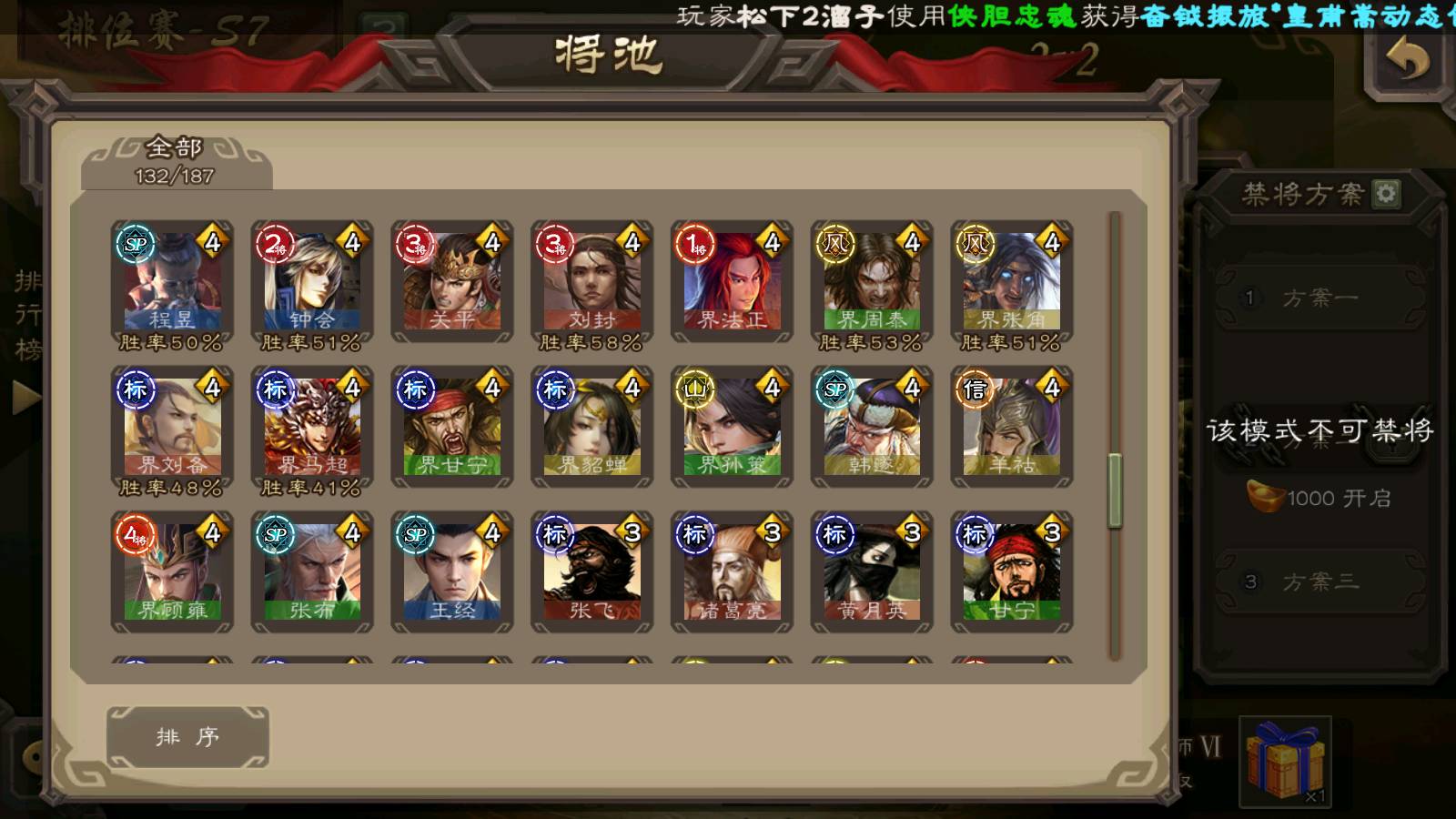Viewport: 1456px width, 819px height.
Task: Choose the 界法正 hero card
Action: click(x=733, y=282)
